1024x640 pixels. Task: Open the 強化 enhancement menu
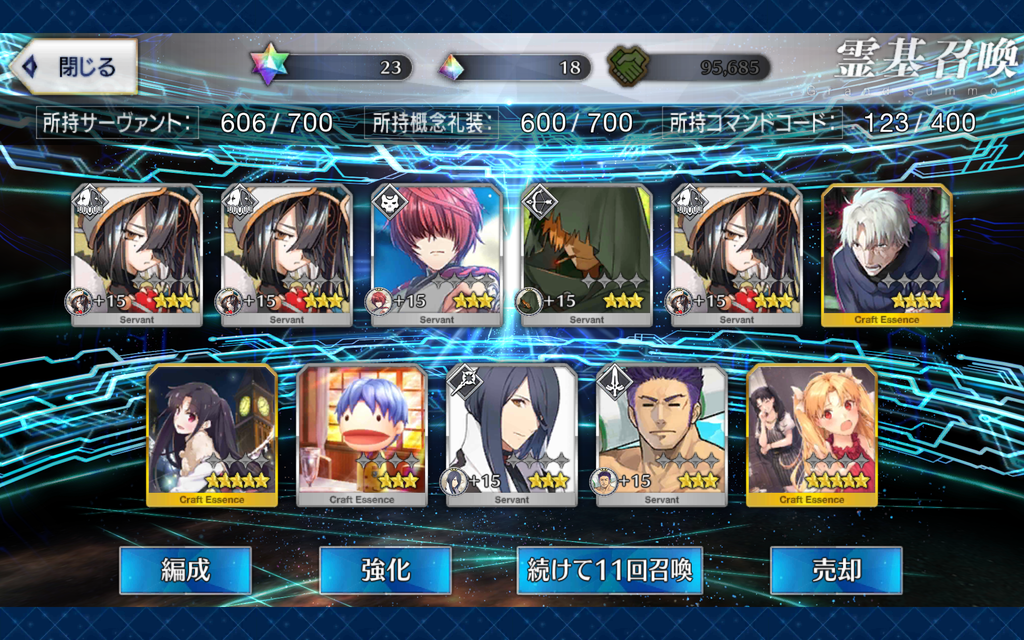[385, 570]
